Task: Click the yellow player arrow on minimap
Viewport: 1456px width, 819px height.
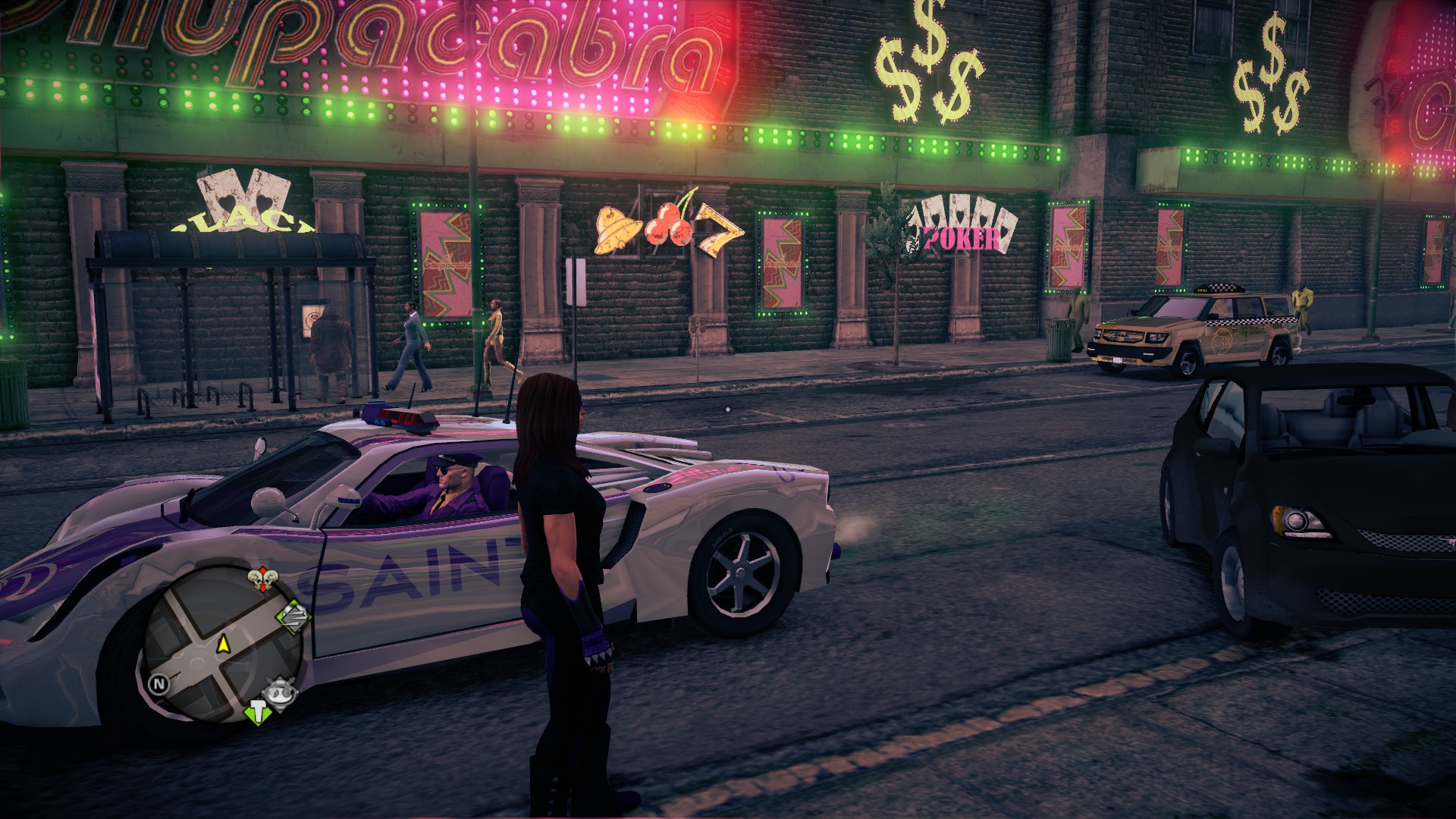Action: click(224, 645)
